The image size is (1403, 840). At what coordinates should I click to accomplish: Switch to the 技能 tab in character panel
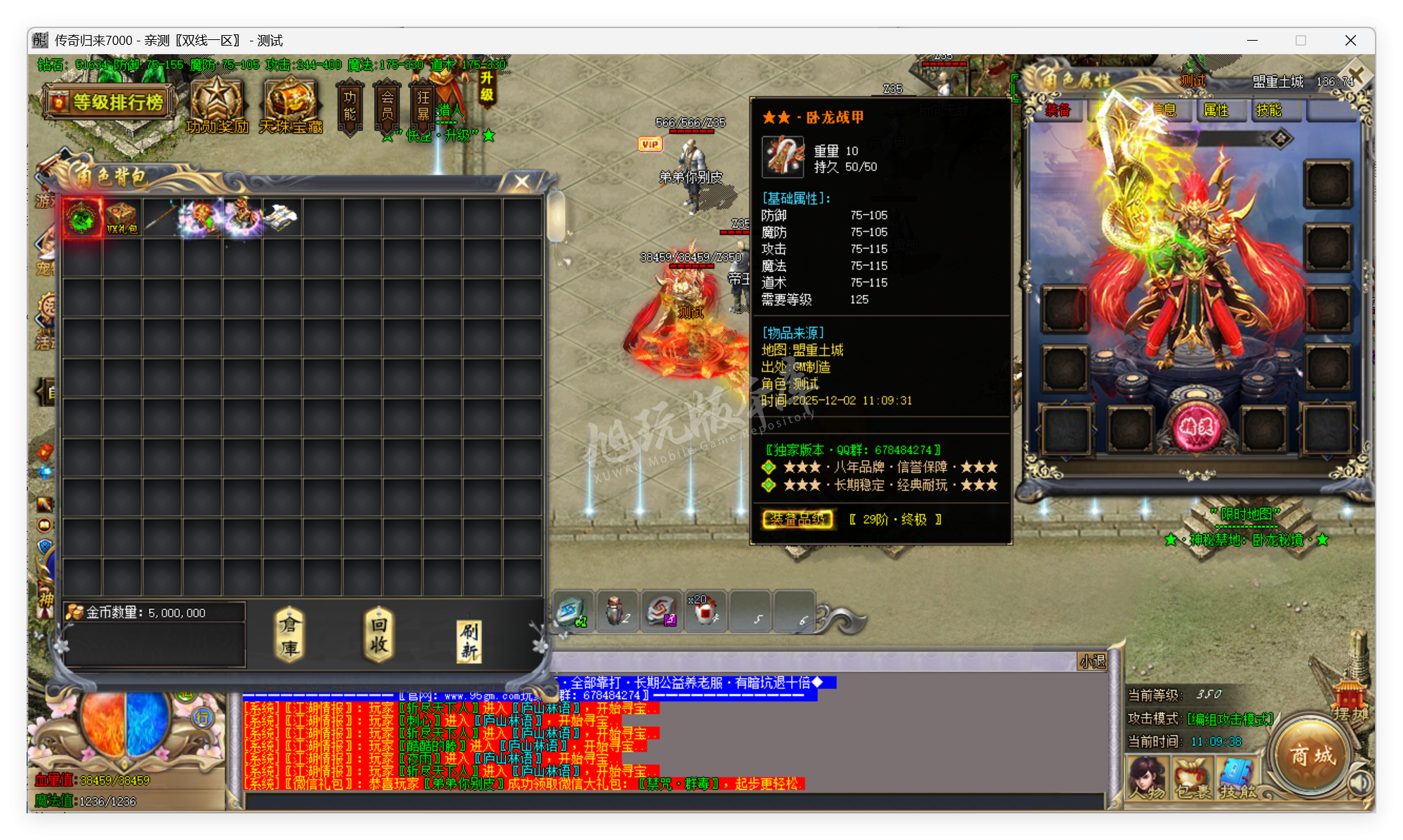1275,110
